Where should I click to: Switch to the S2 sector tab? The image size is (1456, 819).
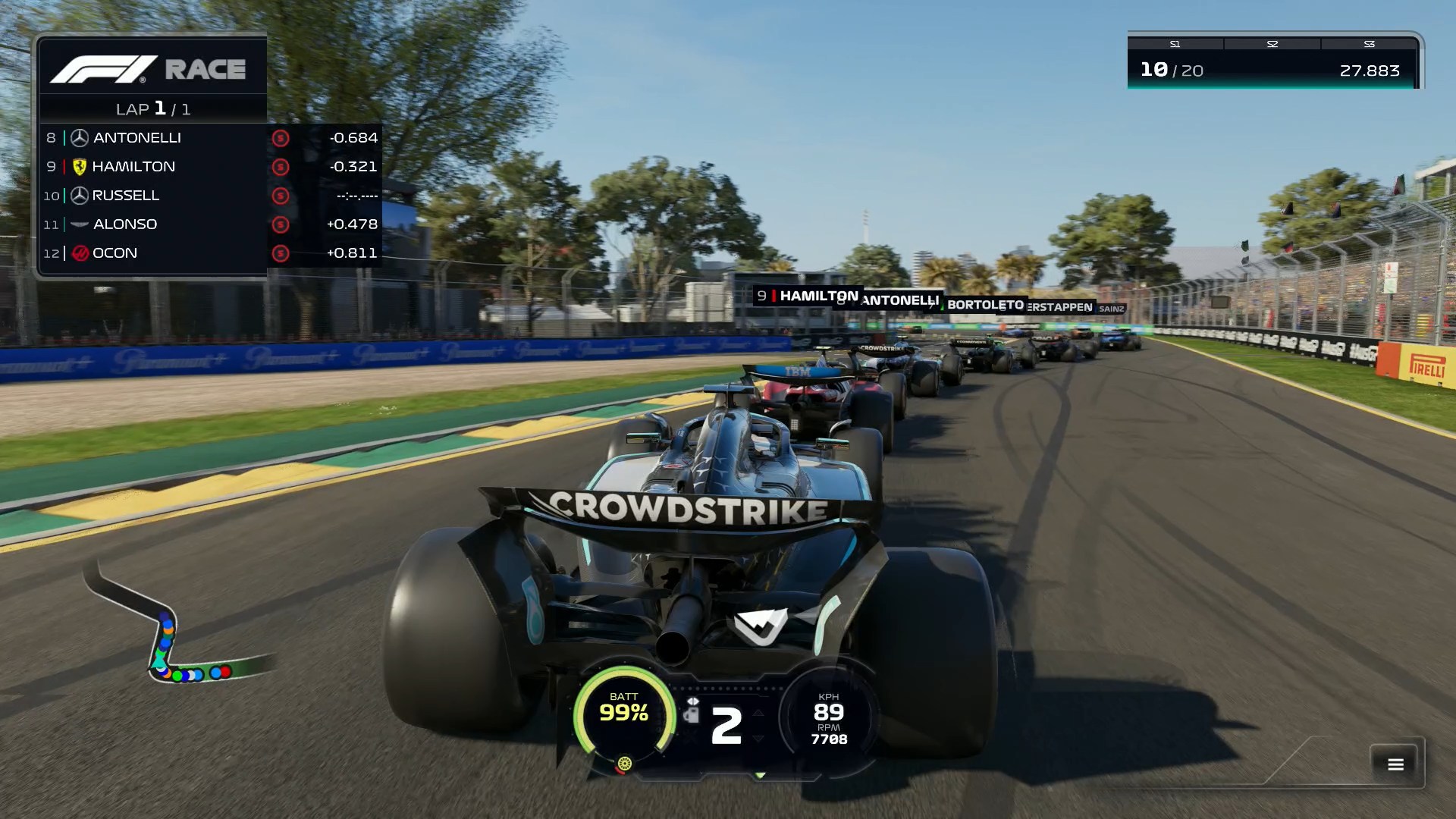pyautogui.click(x=1271, y=44)
